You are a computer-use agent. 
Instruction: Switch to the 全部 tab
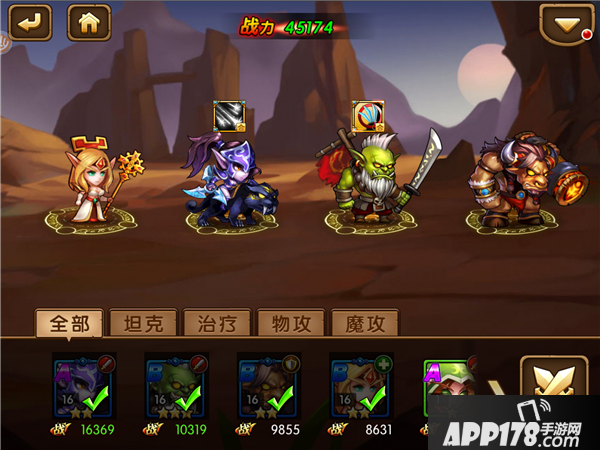click(70, 323)
